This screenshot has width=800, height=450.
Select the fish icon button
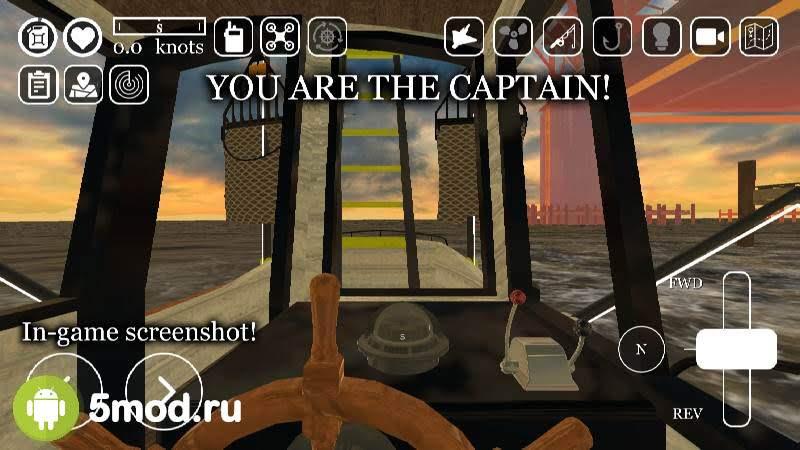[x=465, y=37]
